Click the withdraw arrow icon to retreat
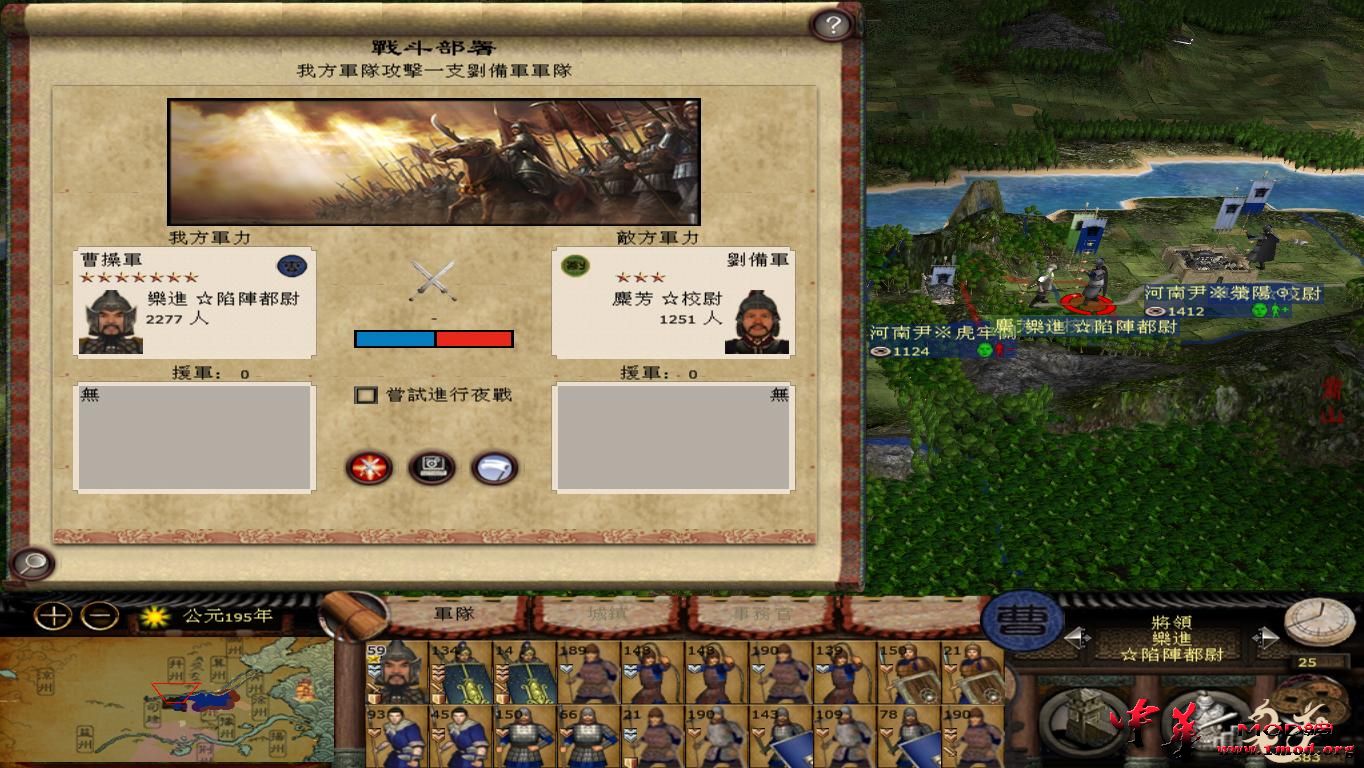Viewport: 1364px width, 768px height. tap(493, 468)
